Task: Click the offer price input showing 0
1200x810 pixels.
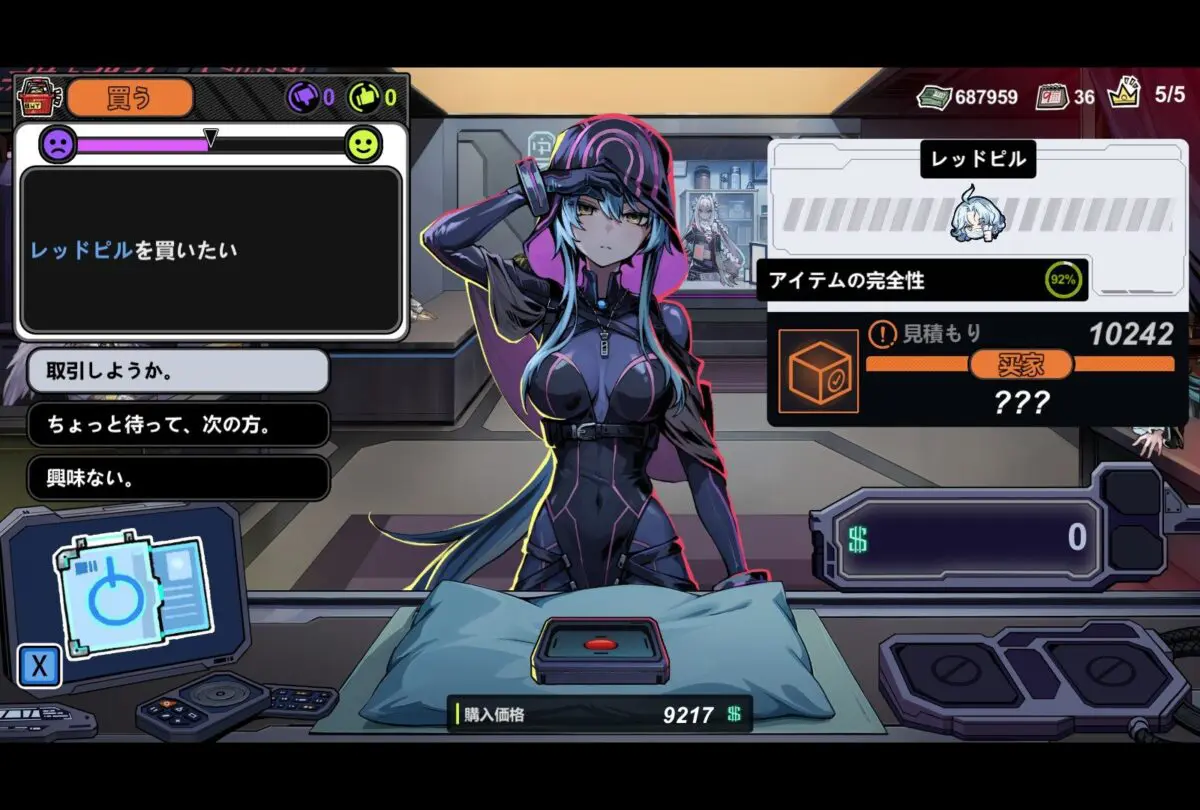Action: coord(960,539)
